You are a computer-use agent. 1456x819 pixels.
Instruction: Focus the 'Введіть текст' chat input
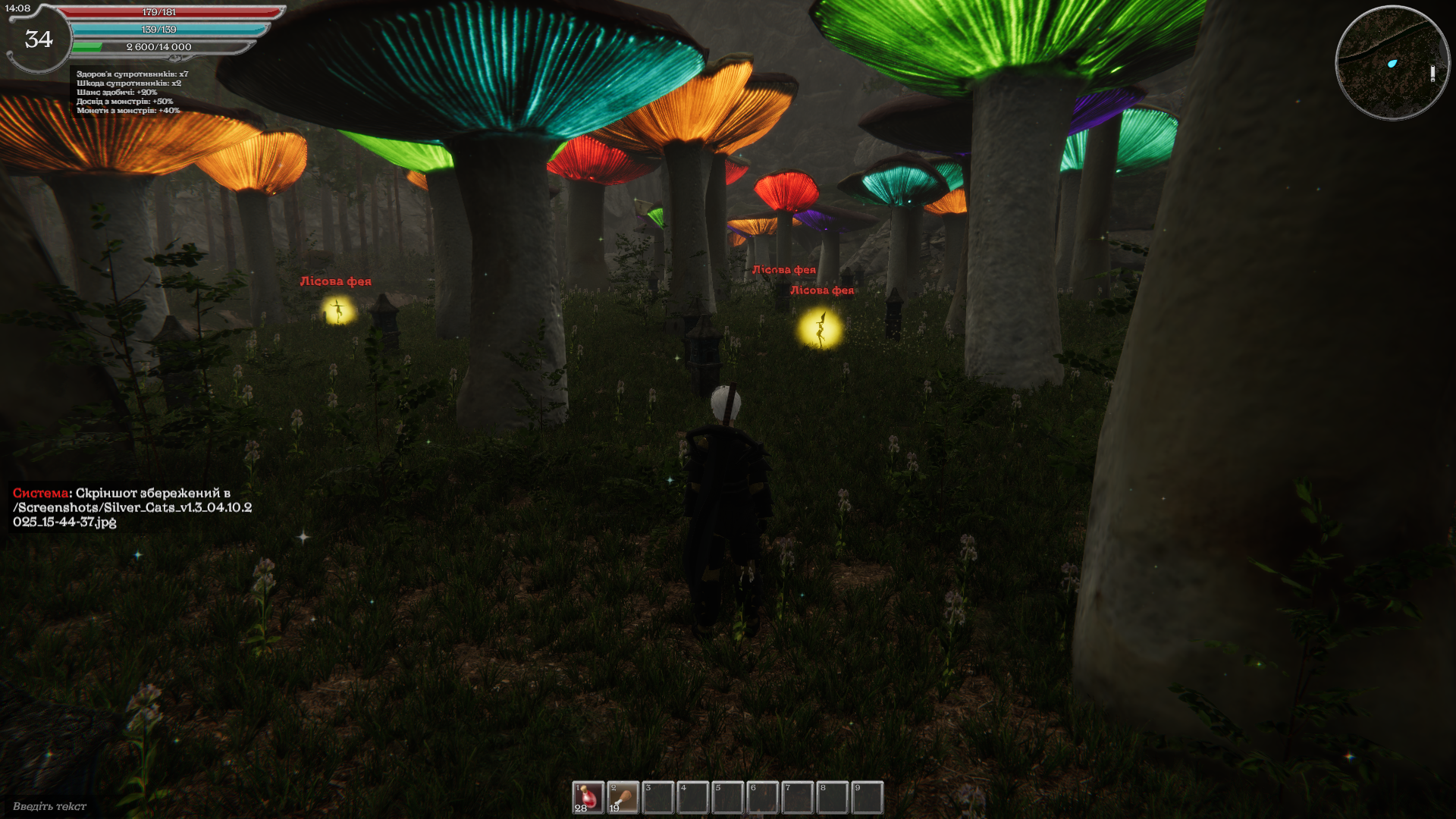(50, 806)
